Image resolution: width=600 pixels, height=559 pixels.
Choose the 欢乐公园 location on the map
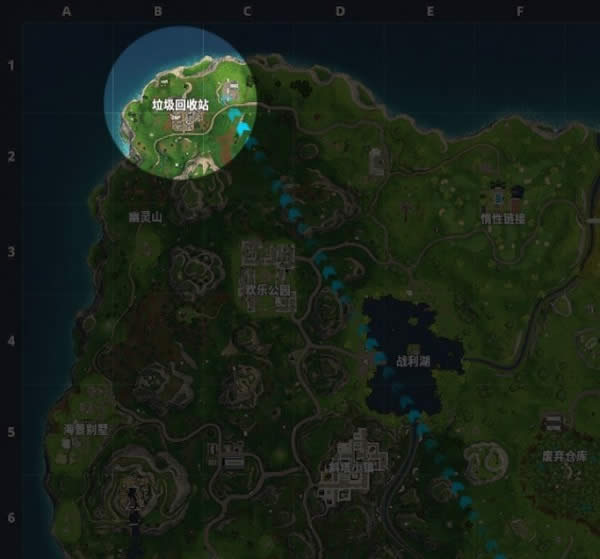coord(265,290)
